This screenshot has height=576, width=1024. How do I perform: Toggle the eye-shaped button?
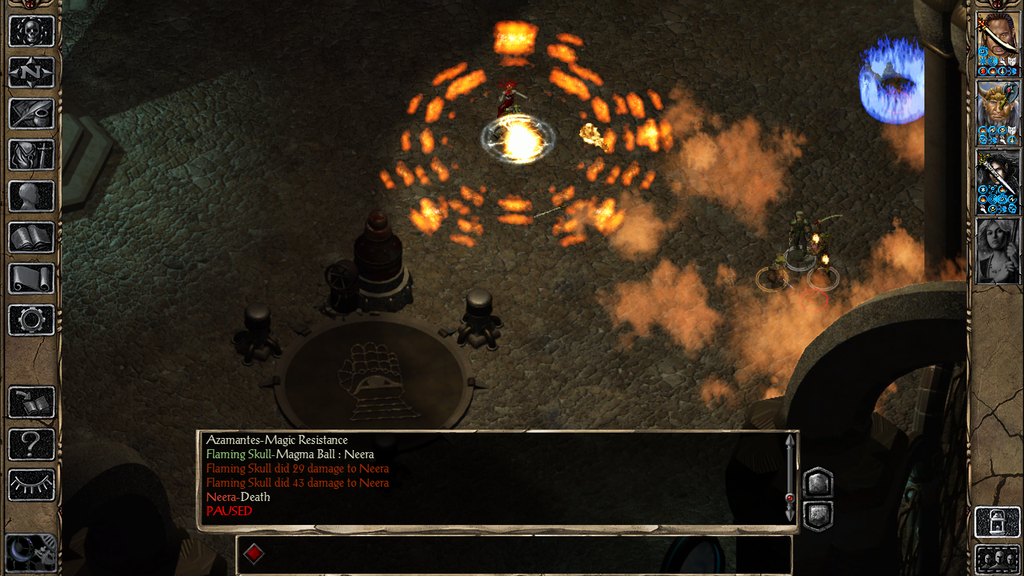tap(31, 485)
